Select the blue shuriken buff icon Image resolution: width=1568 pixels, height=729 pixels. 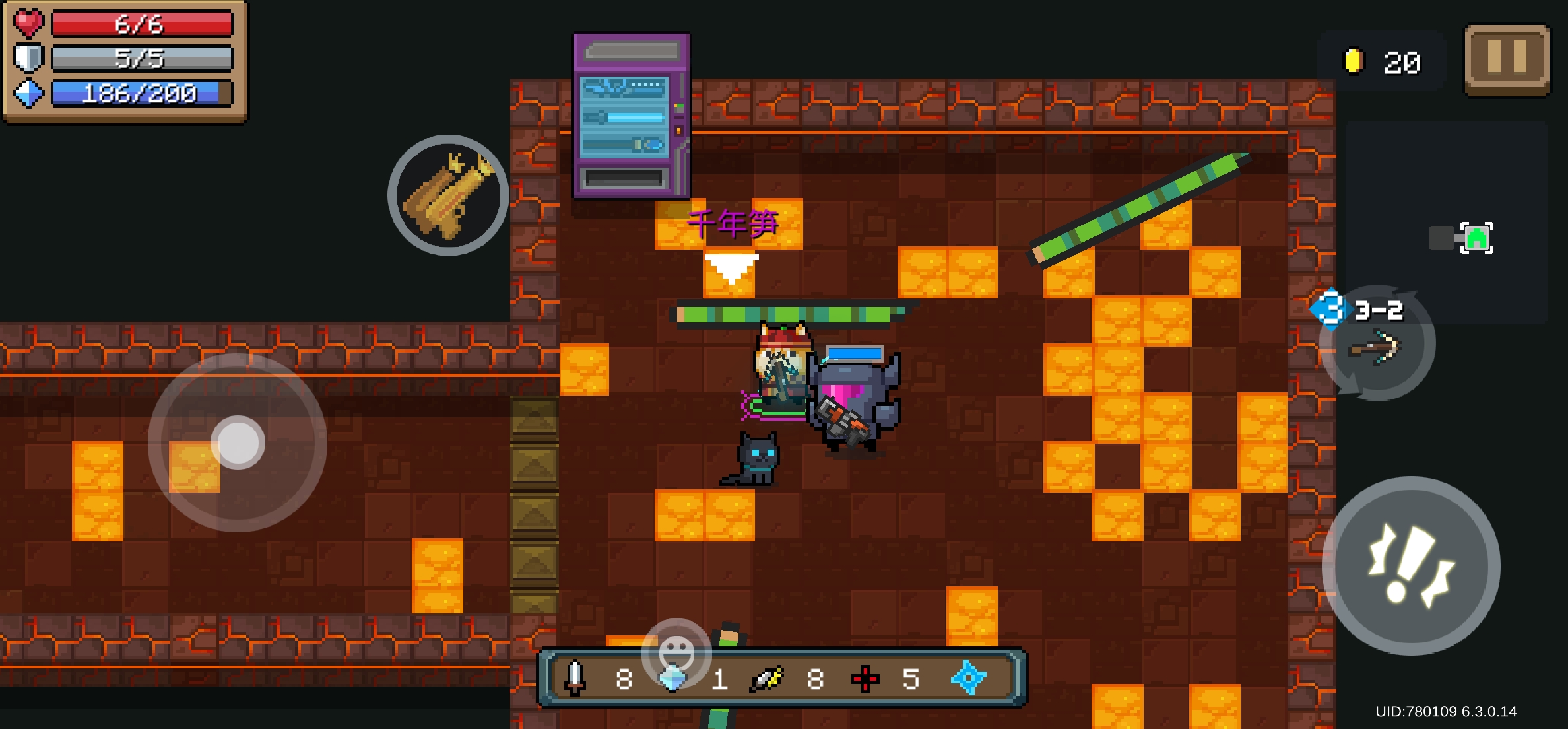[x=968, y=678]
